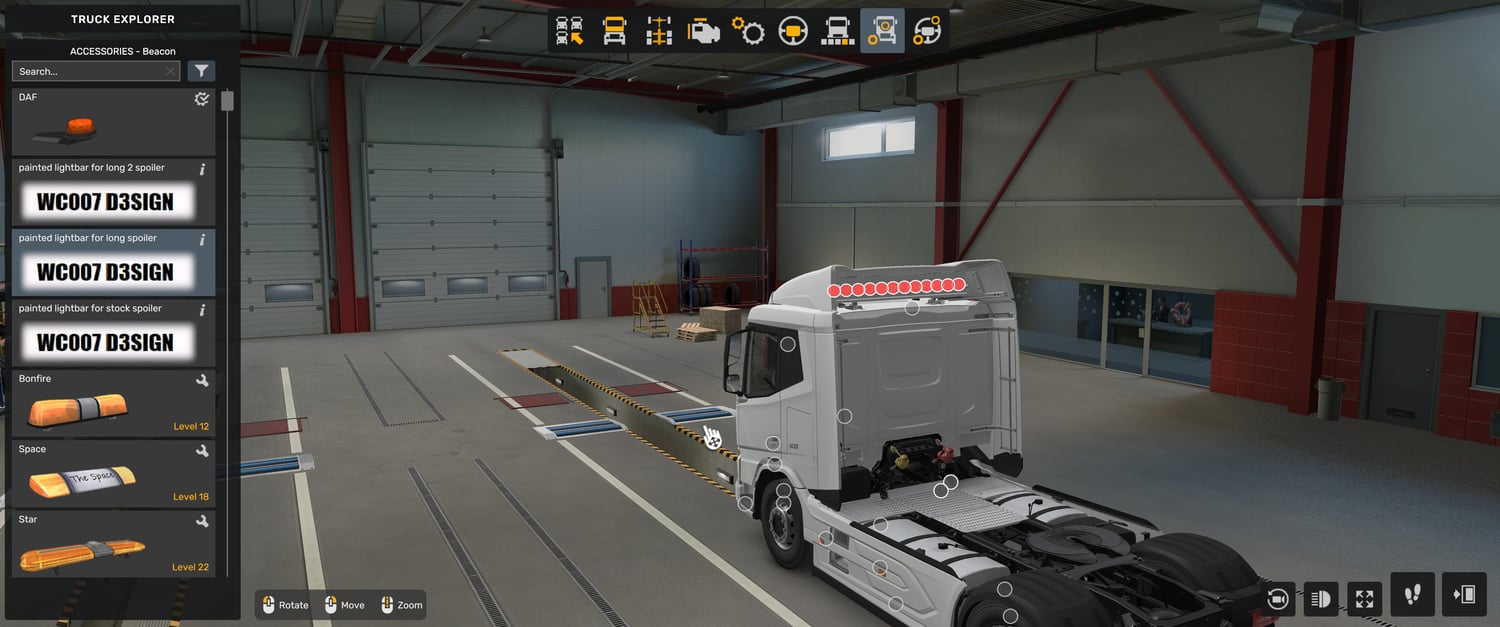Switch to the engine category
The height and width of the screenshot is (627, 1500).
703,31
